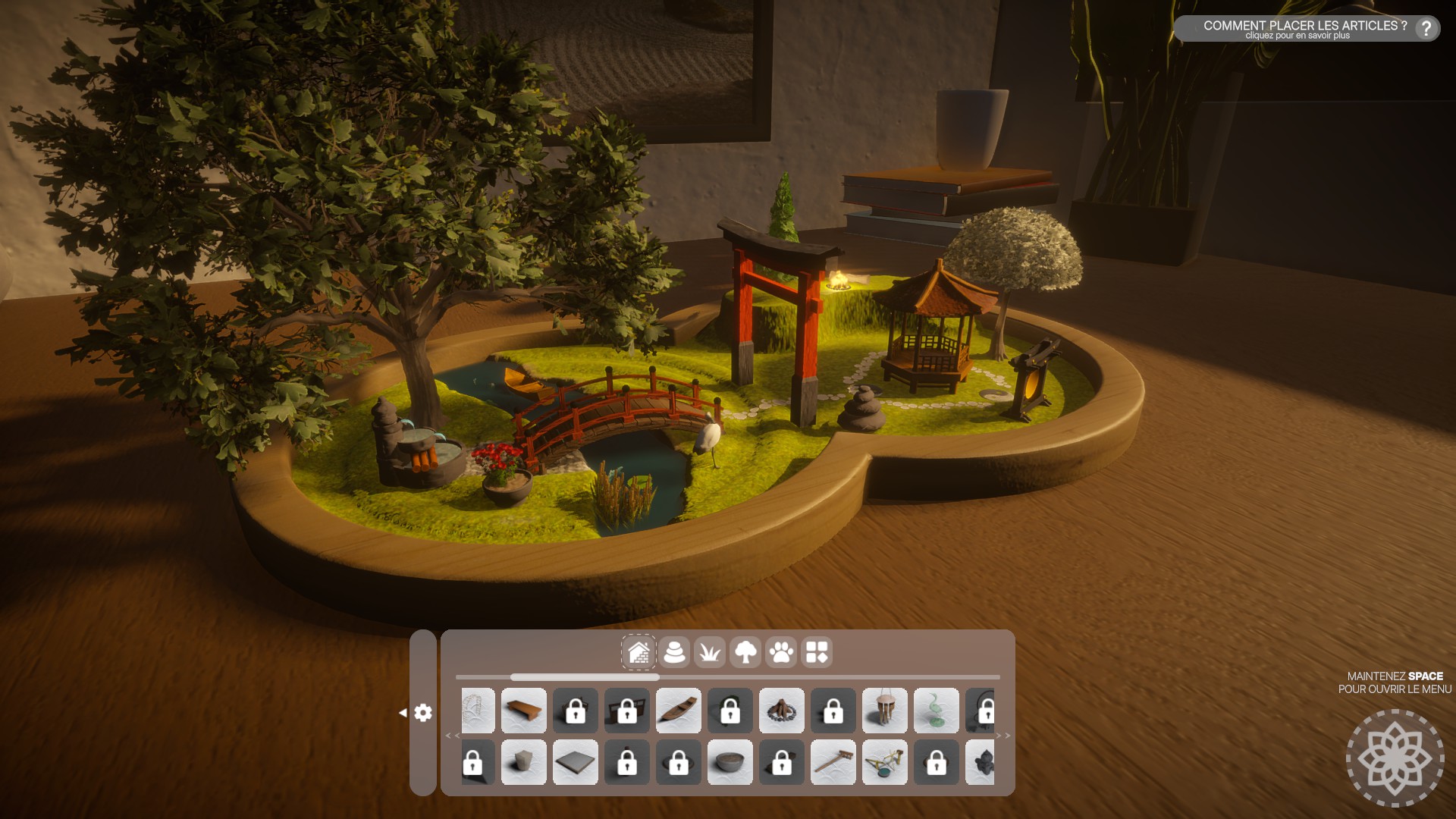Select the hanging wind chime item

click(885, 711)
